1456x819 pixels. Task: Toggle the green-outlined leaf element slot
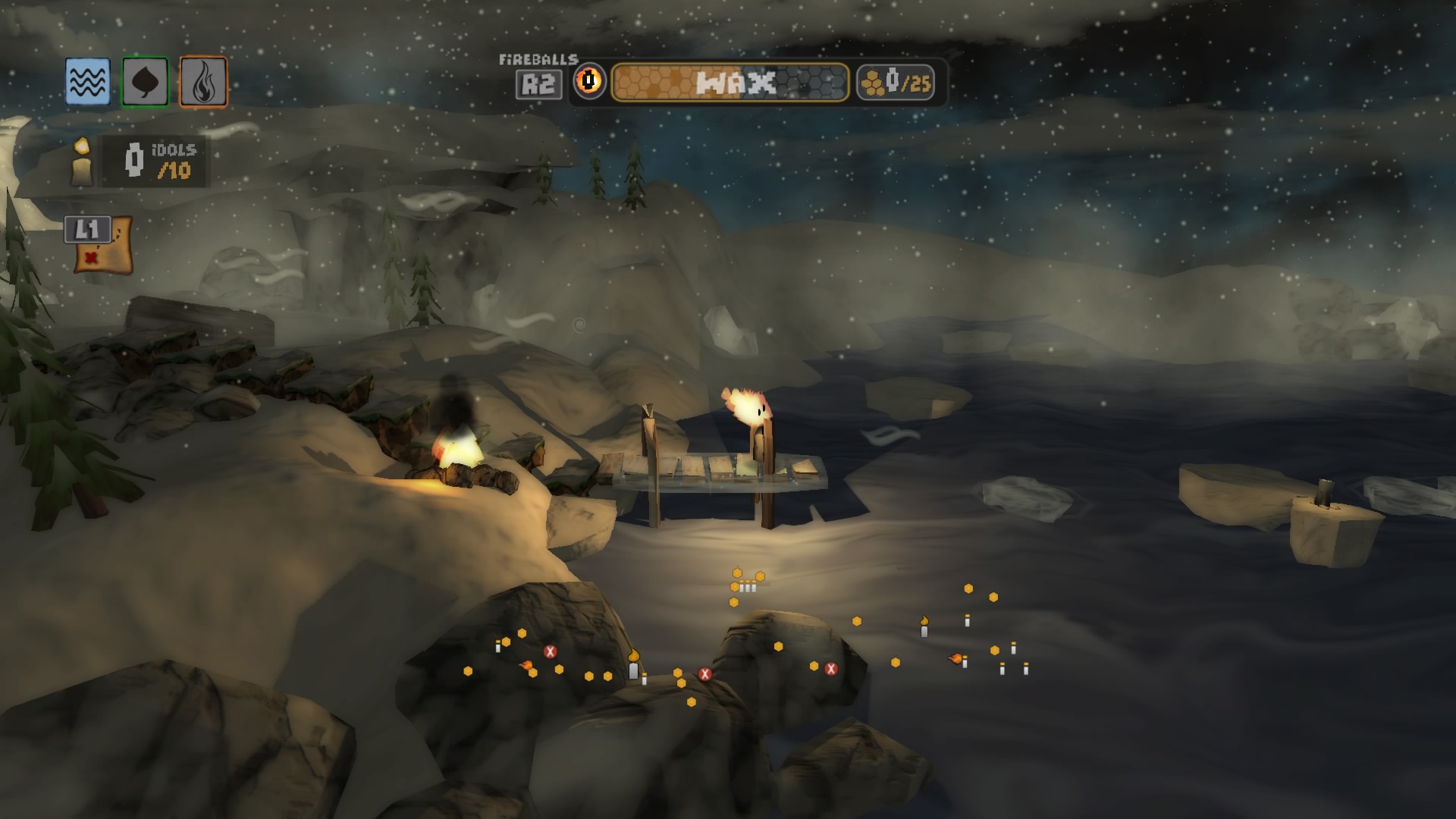pyautogui.click(x=144, y=80)
